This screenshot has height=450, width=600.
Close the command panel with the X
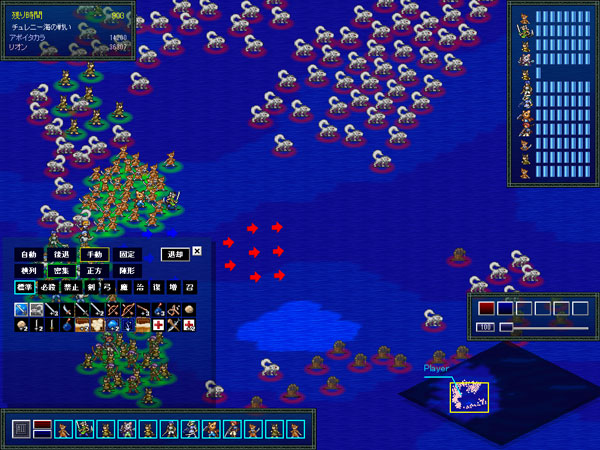point(197,252)
